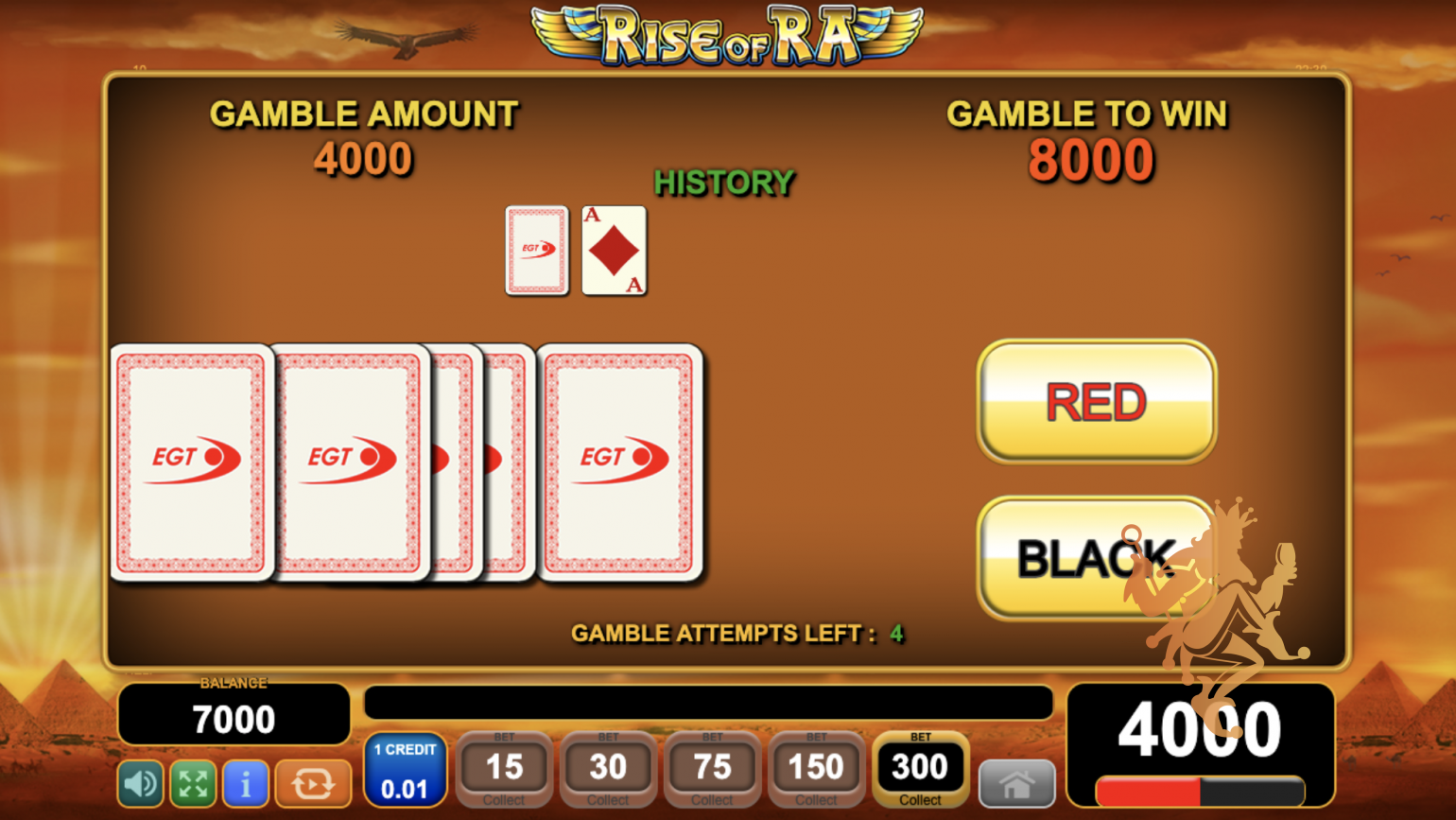Select the Bet 75 option
This screenshot has height=820, width=1456.
point(712,766)
